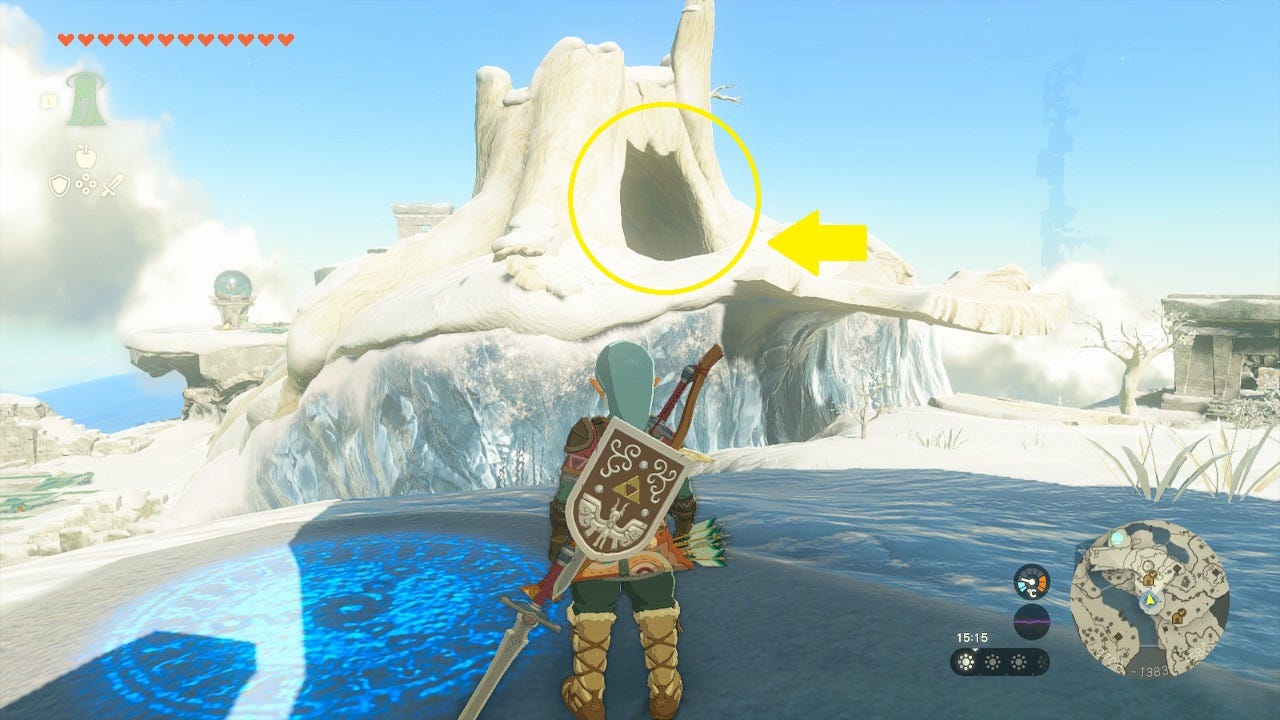The image size is (1280, 720).
Task: Click the purple noise meter
Action: point(1032,621)
